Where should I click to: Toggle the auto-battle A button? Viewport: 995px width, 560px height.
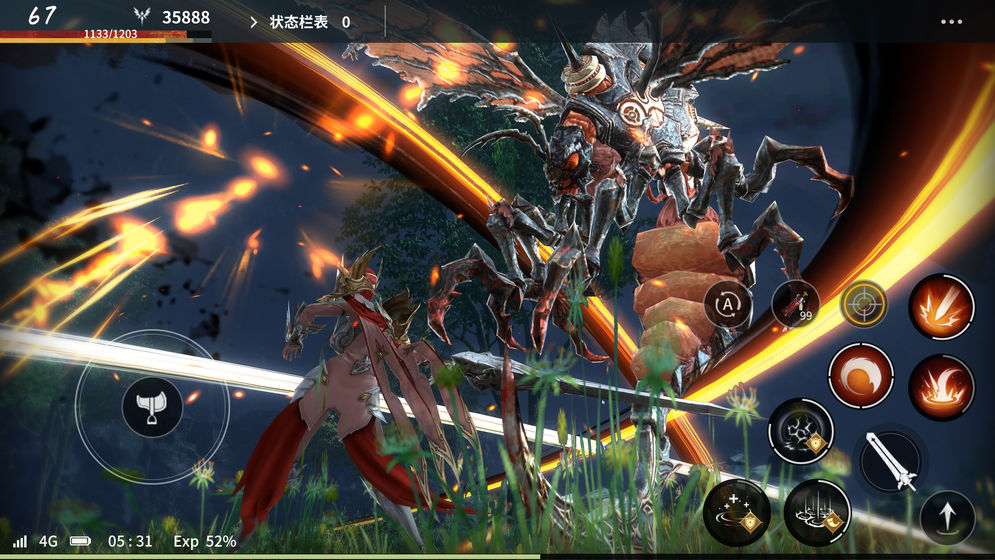(x=727, y=303)
